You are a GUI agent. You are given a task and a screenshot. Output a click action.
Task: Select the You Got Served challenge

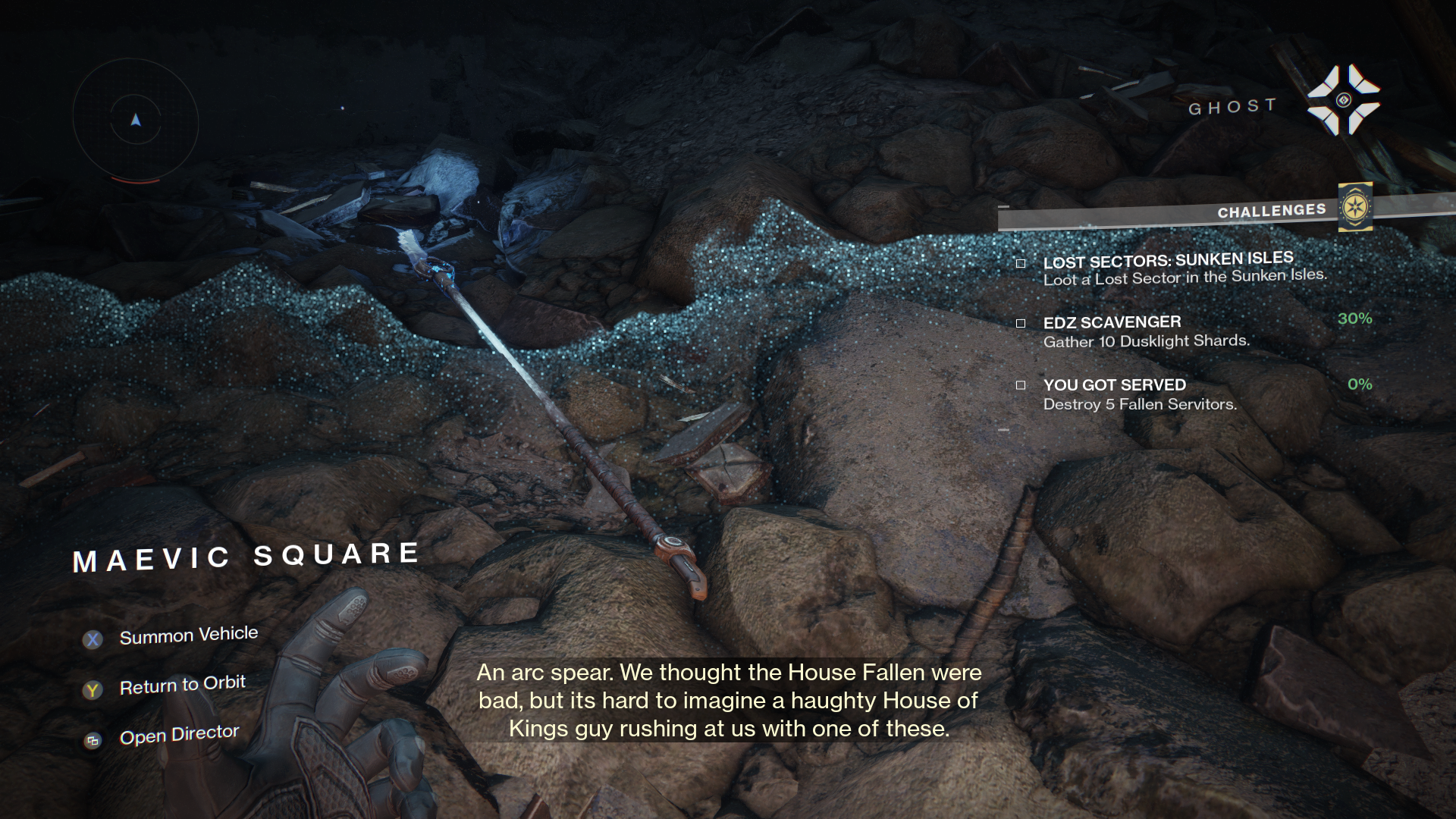[1139, 394]
